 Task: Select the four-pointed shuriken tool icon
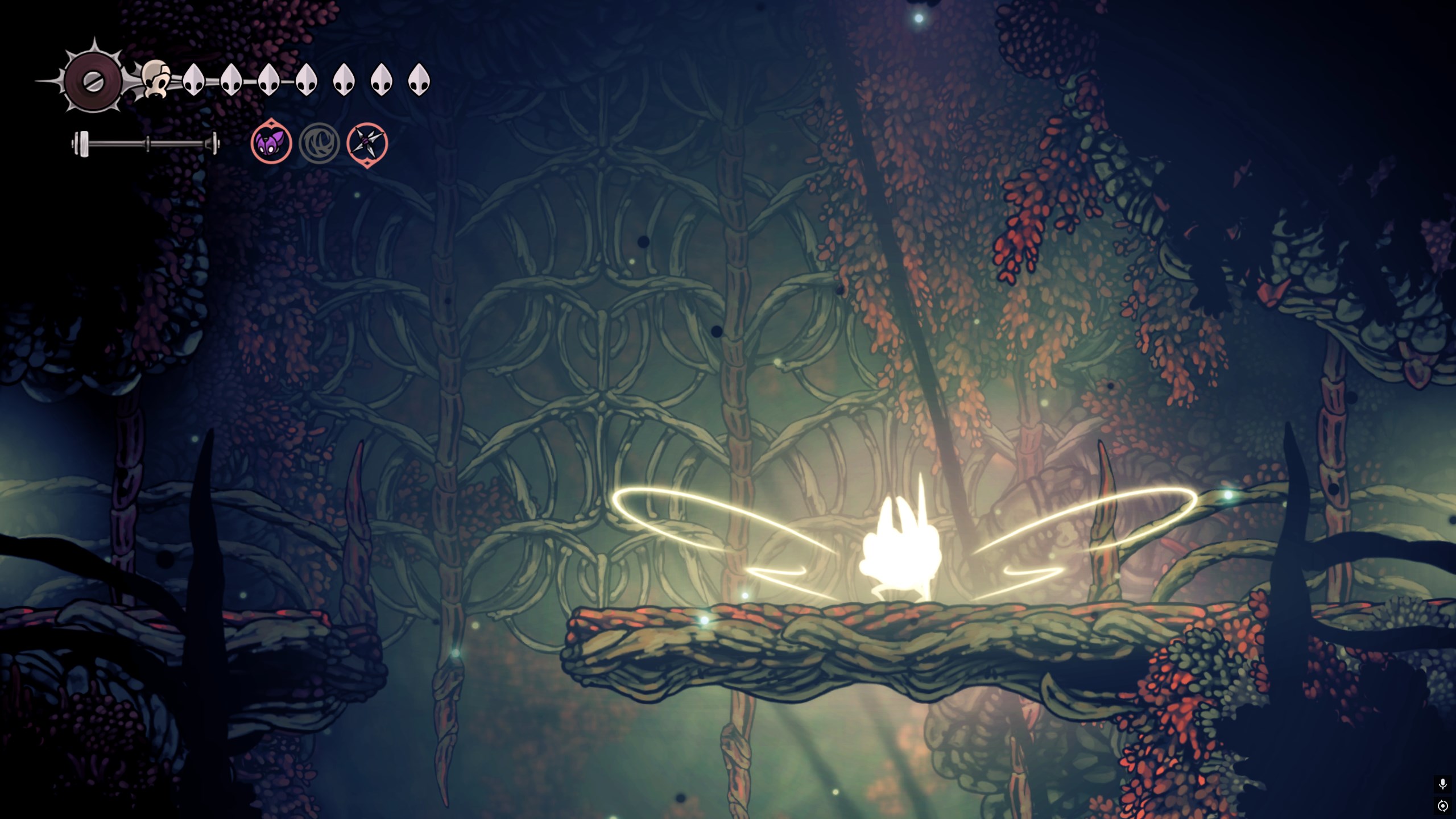tap(367, 144)
